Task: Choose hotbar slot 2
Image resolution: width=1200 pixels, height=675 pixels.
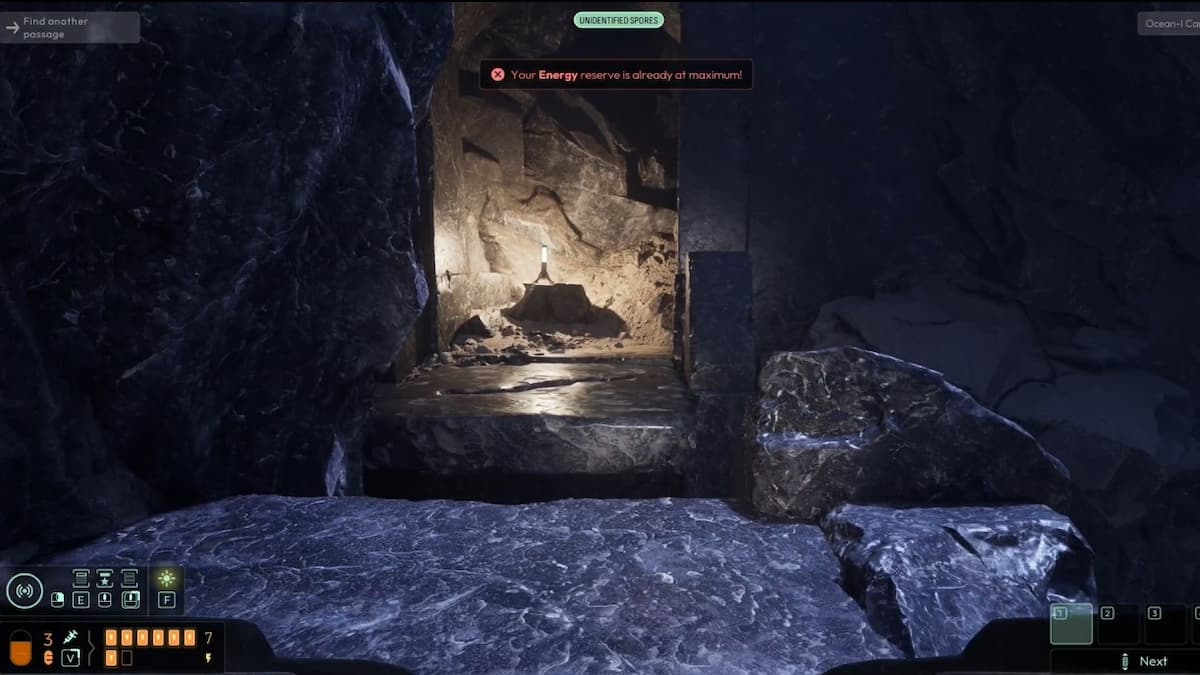Action: pyautogui.click(x=1118, y=623)
